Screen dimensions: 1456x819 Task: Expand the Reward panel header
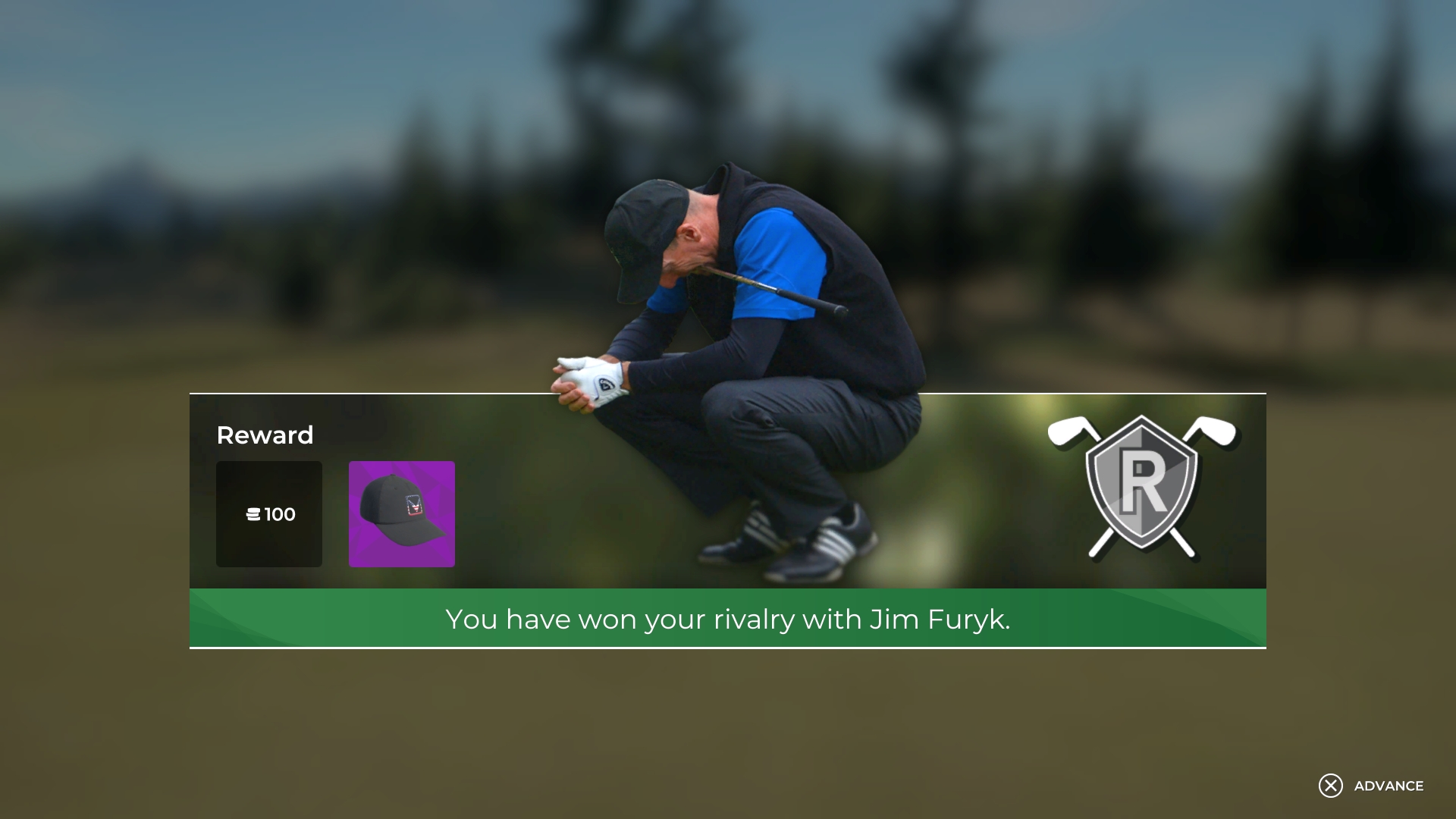[265, 435]
